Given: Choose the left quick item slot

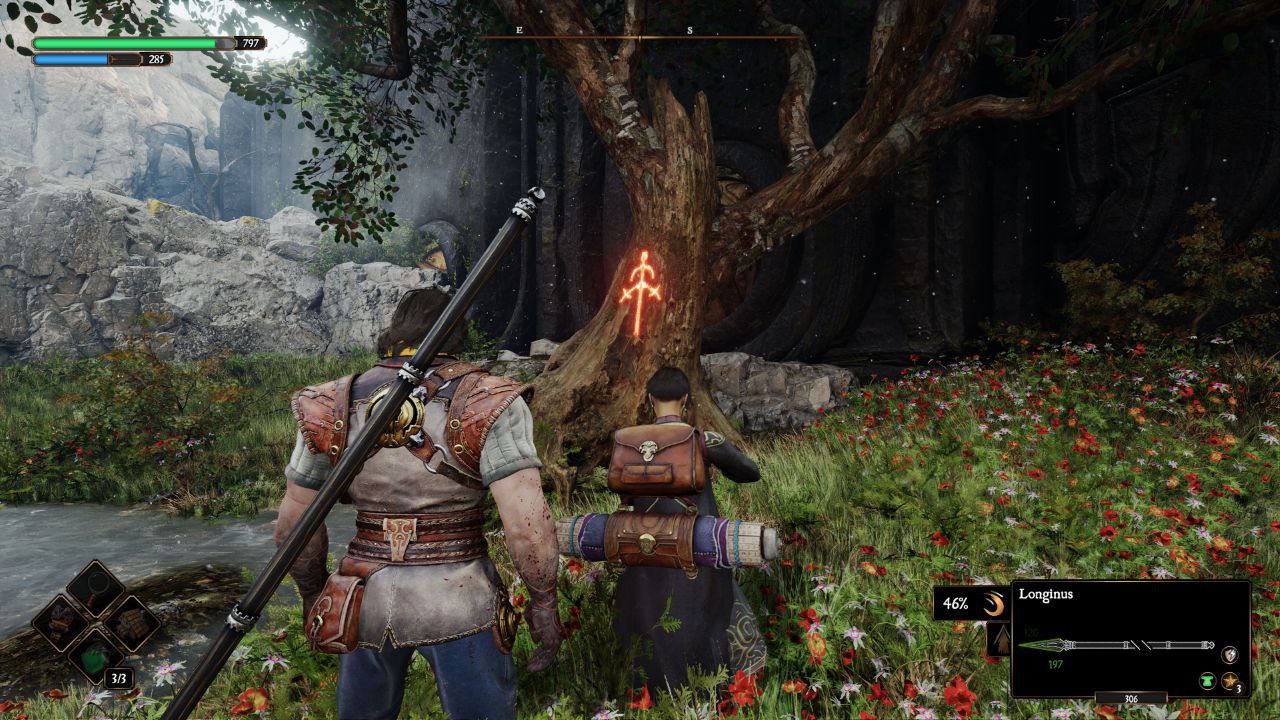Looking at the screenshot, I should tap(60, 623).
